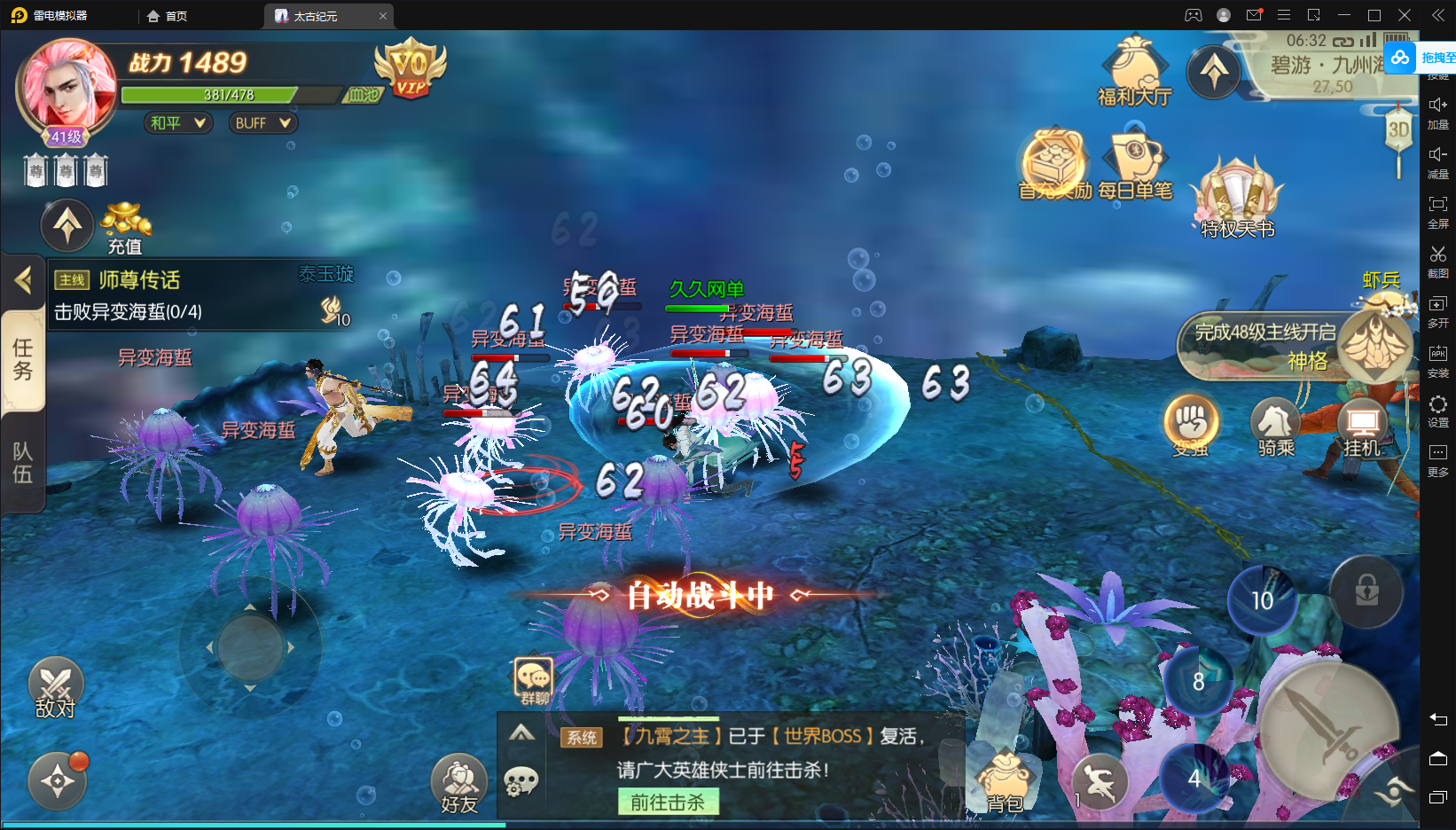Open the 变强 power-up menu

click(x=1191, y=424)
